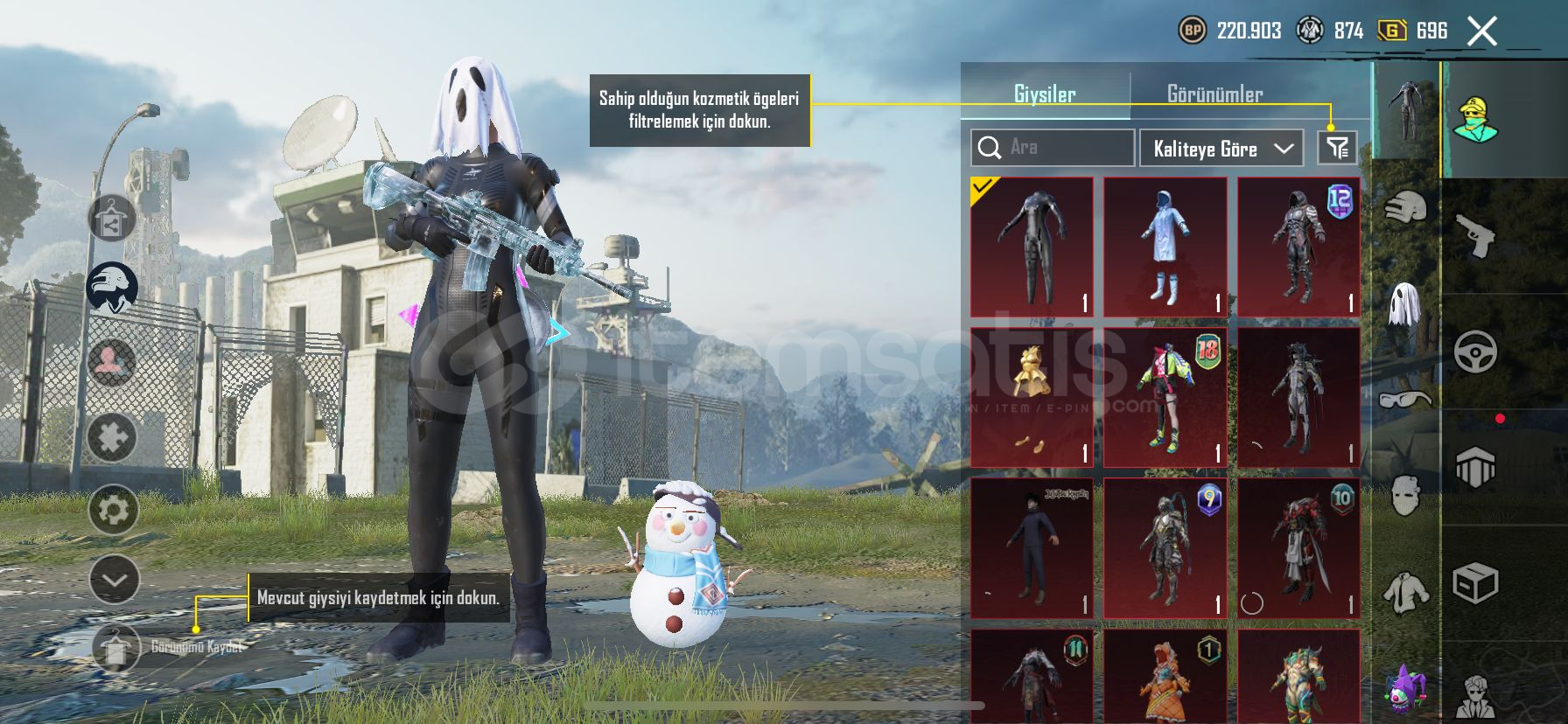Toggle the owned cosmetics filter icon
Viewport: 1568px width, 724px height.
pyautogui.click(x=1337, y=148)
